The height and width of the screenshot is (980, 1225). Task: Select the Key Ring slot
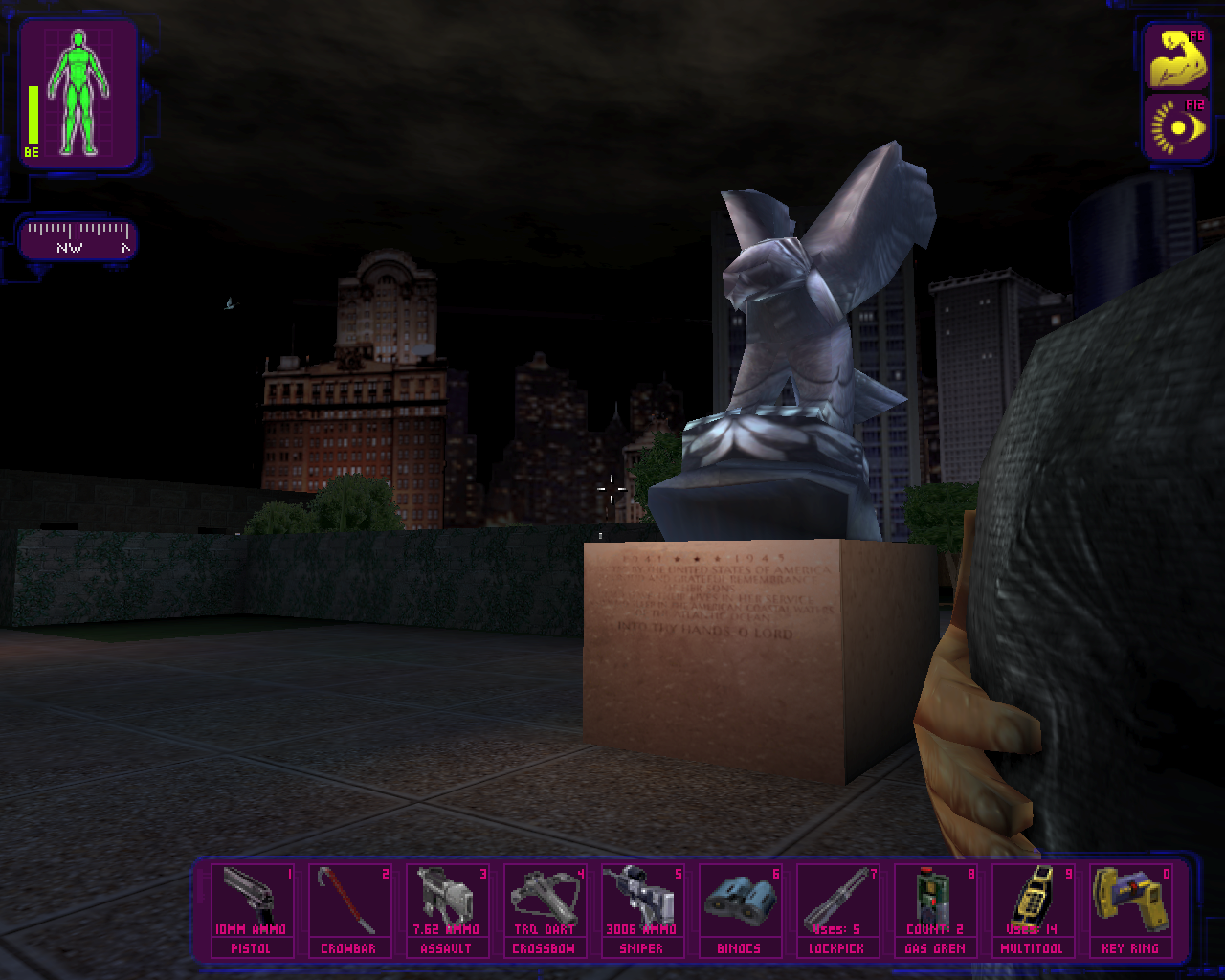[x=1130, y=909]
